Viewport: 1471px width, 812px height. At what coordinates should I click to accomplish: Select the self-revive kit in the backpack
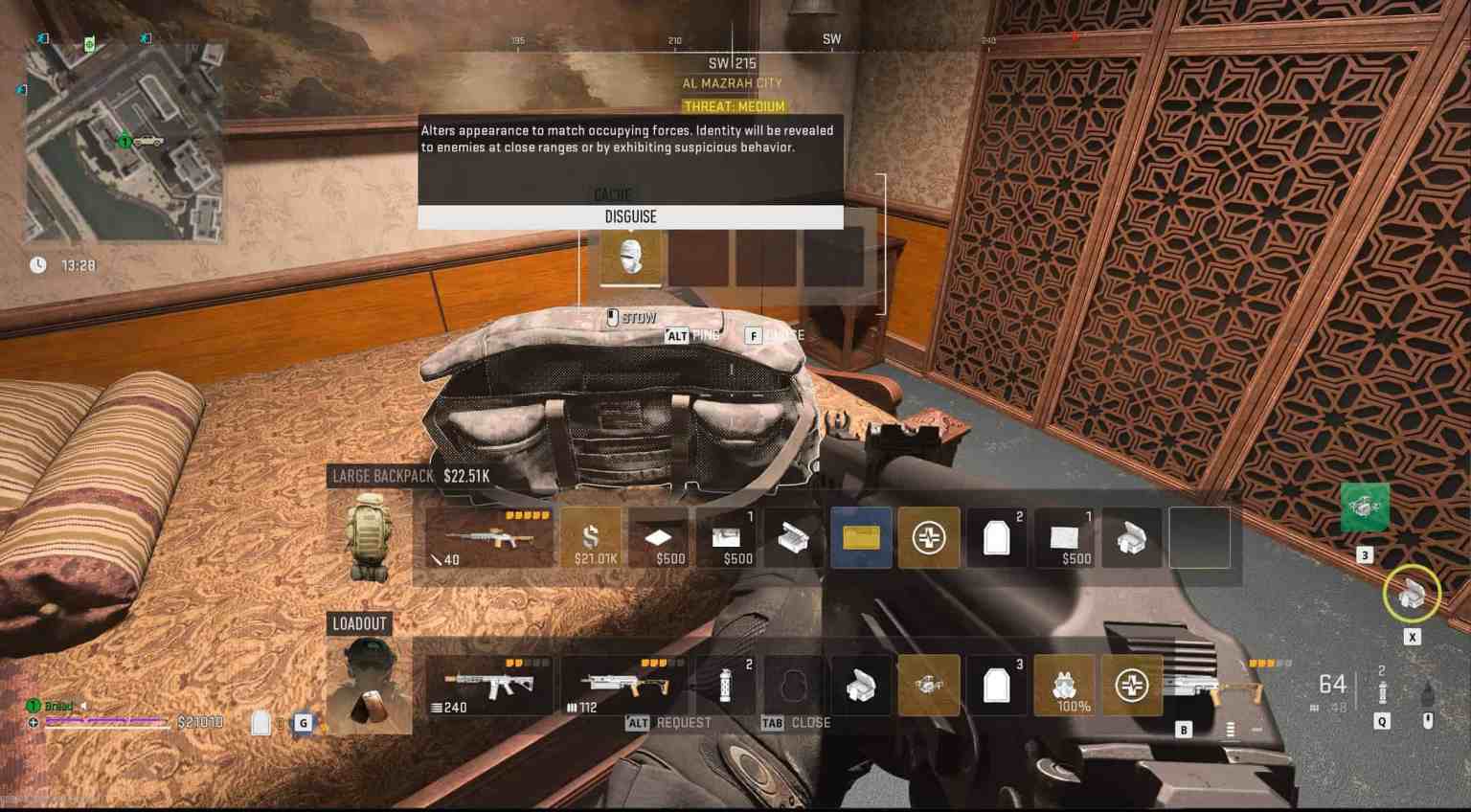[929, 536]
